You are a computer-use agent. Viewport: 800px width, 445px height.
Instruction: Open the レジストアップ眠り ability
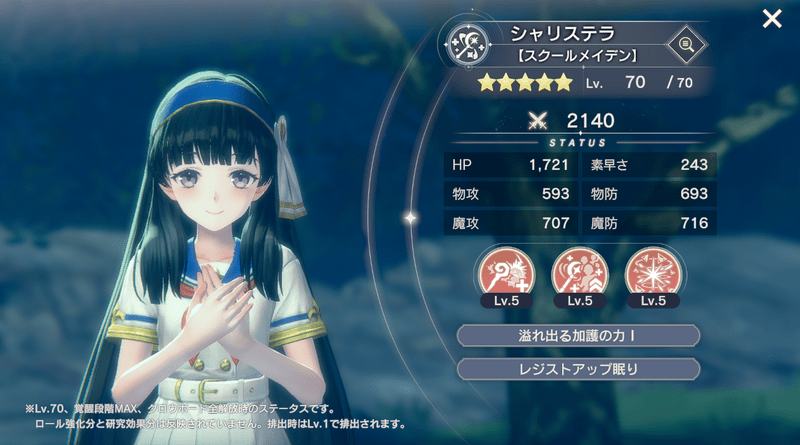[578, 368]
